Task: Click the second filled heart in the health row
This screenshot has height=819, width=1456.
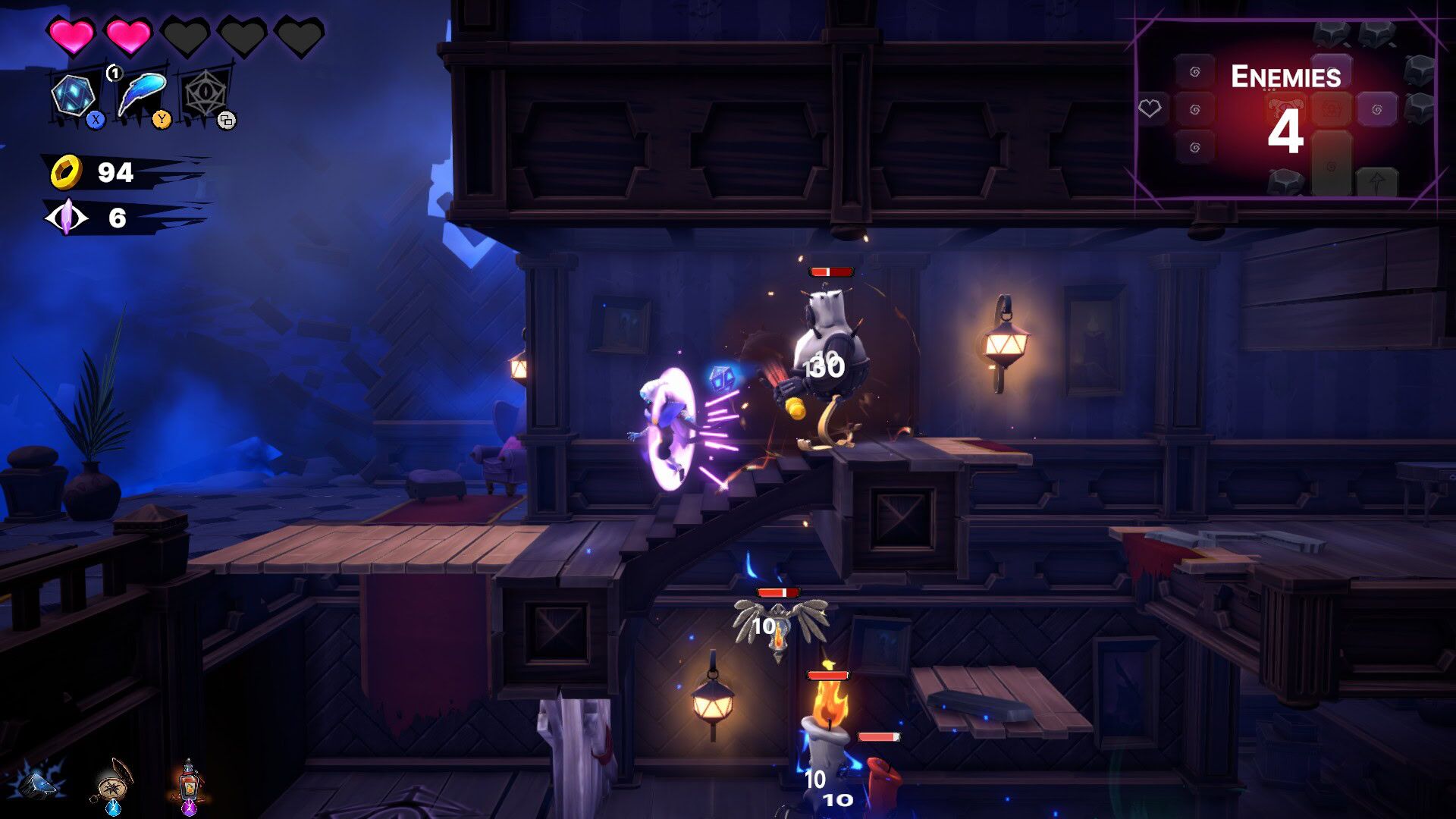Action: 129,35
